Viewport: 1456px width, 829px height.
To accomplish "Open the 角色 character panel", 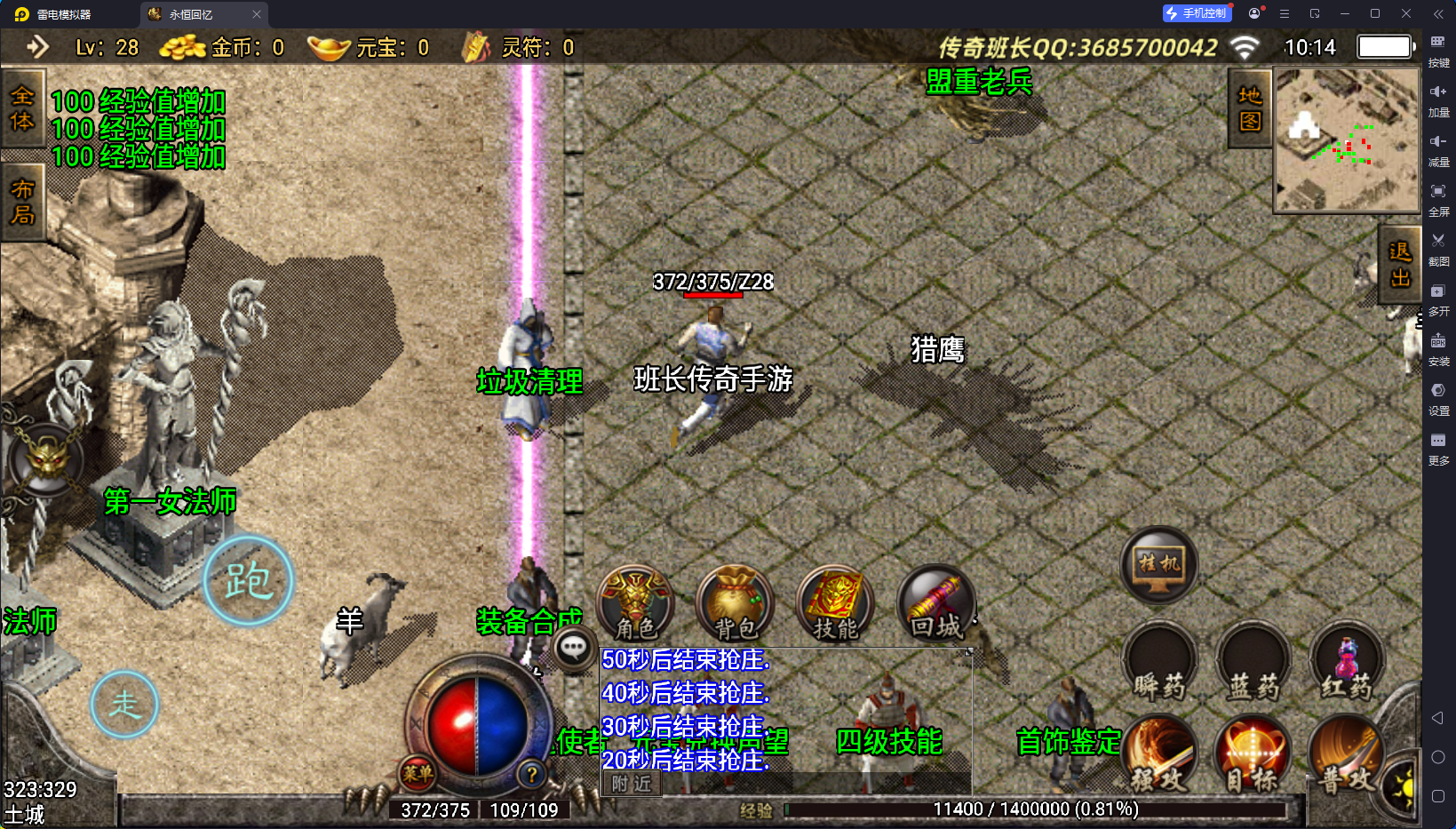I will tap(635, 603).
